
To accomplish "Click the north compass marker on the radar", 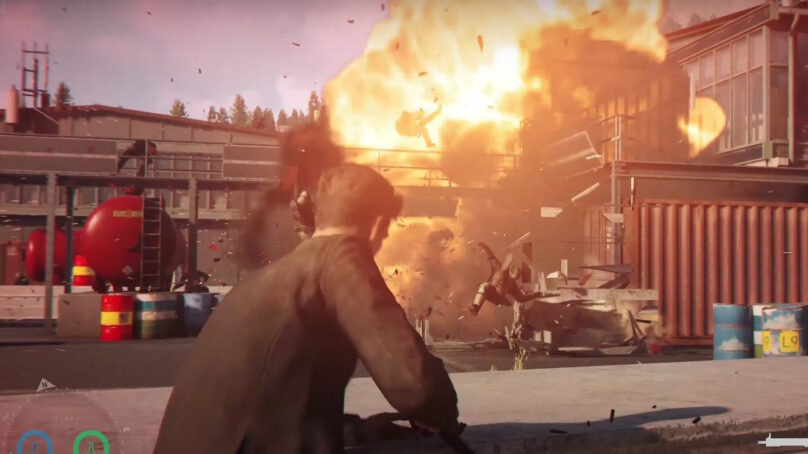I will pos(45,385).
